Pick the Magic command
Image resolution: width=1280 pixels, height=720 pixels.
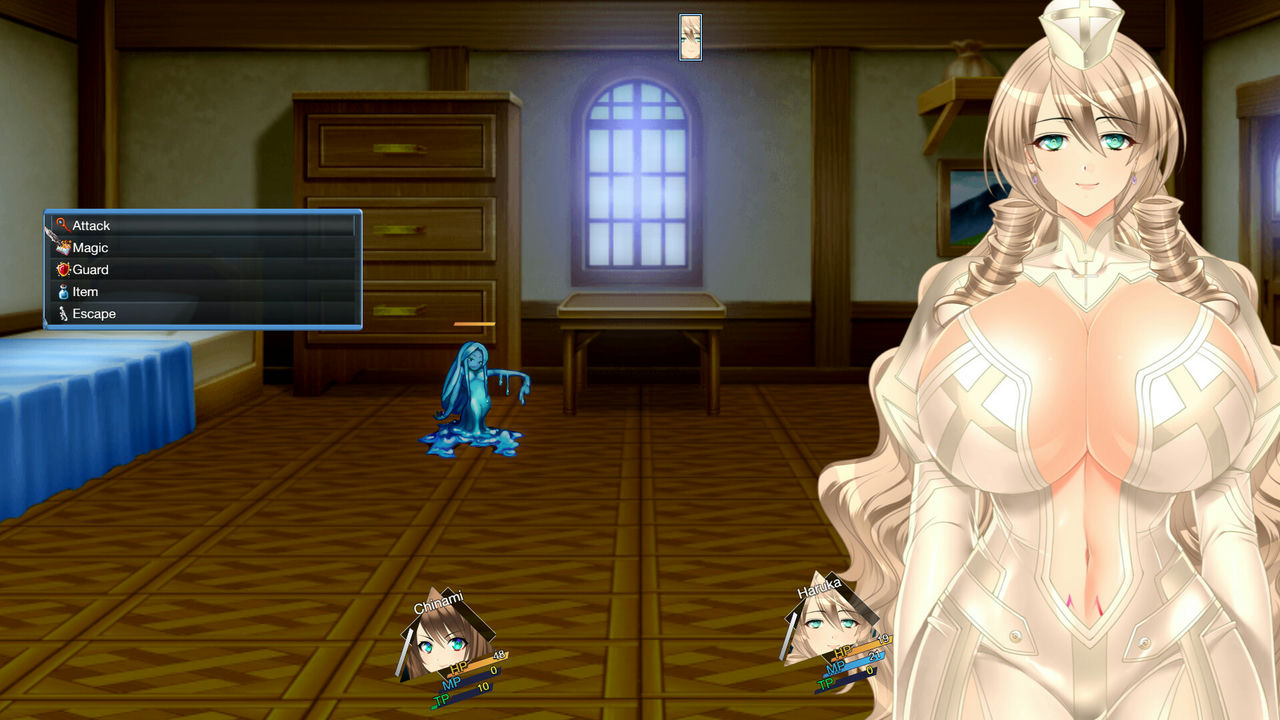[90, 247]
